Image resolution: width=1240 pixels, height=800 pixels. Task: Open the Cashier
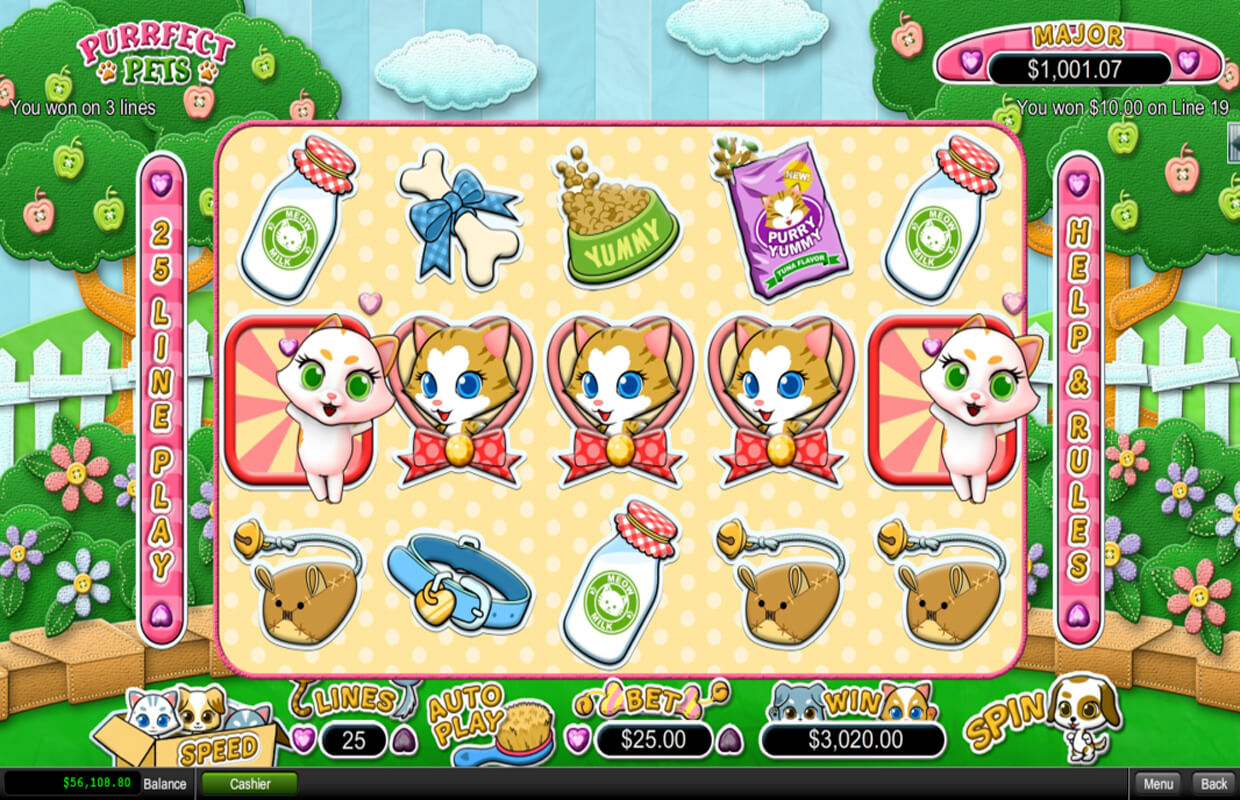point(250,784)
